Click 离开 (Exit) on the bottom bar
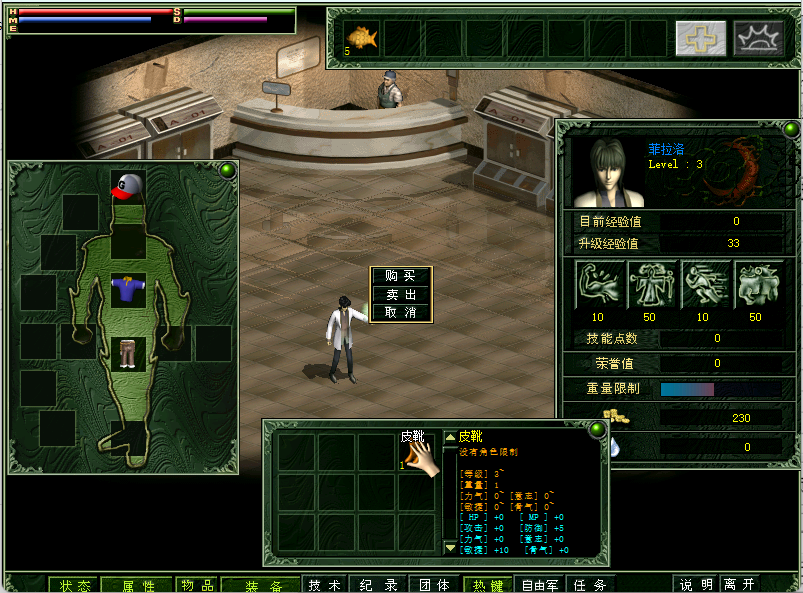 [740, 585]
